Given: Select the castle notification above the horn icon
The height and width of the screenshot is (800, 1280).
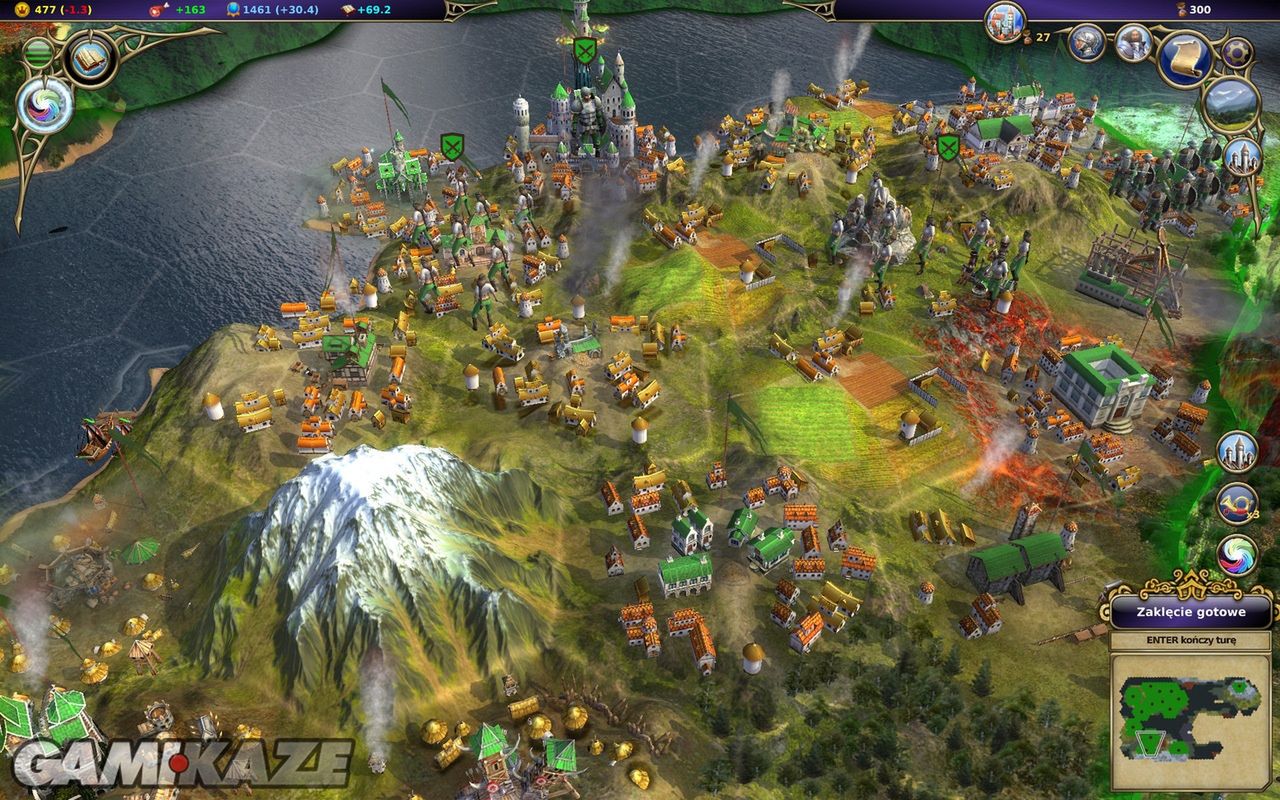Looking at the screenshot, I should 1237,452.
